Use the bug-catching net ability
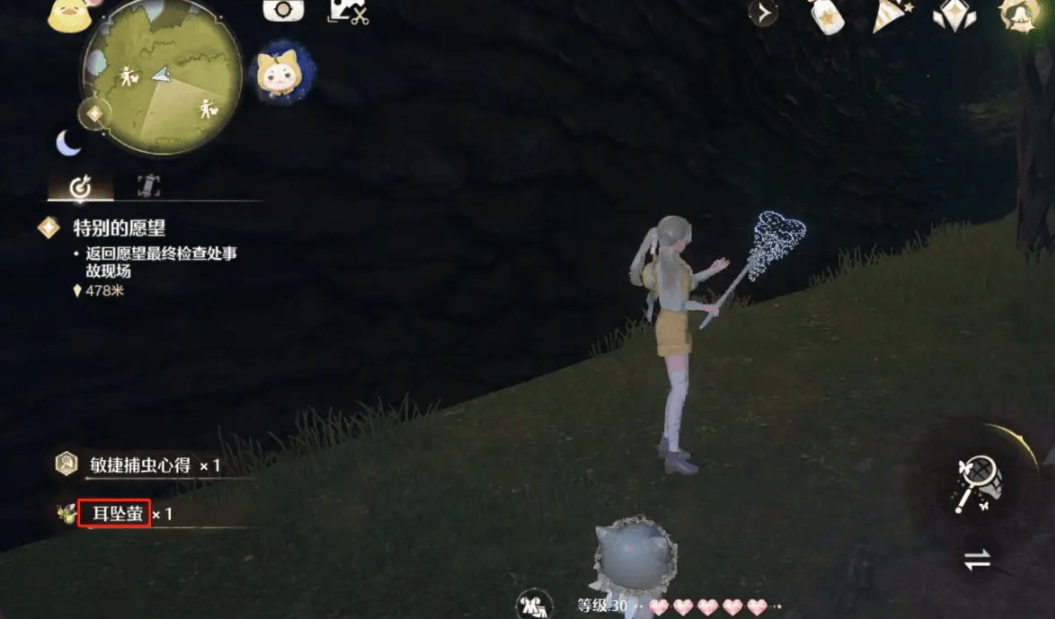This screenshot has height=619, width=1055. pos(975,481)
